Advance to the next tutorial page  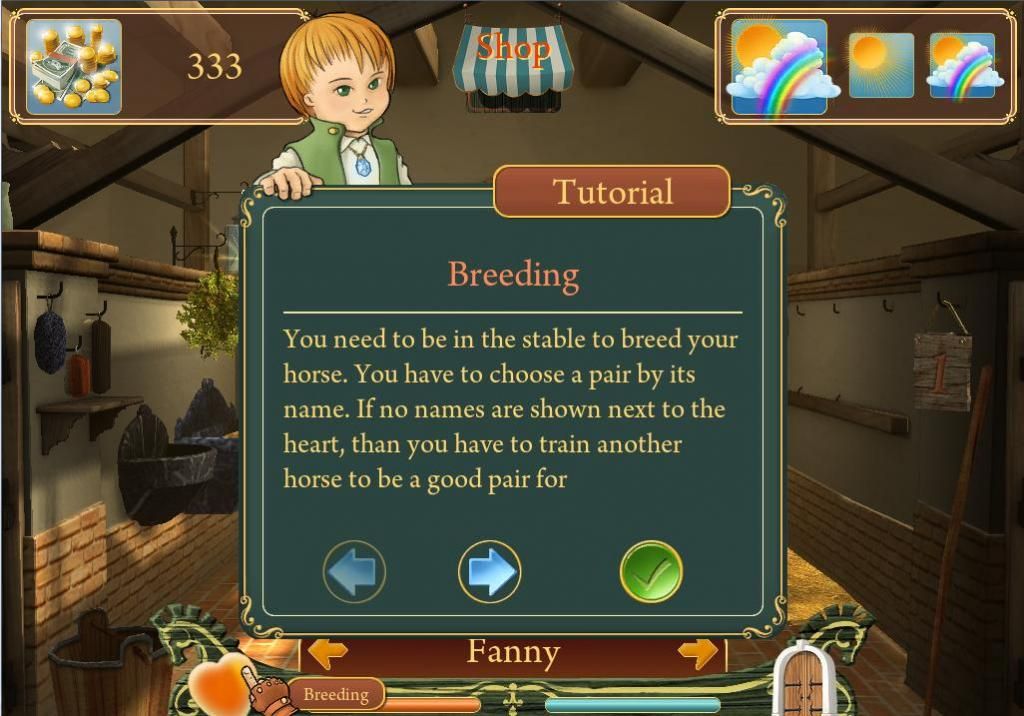click(x=489, y=572)
